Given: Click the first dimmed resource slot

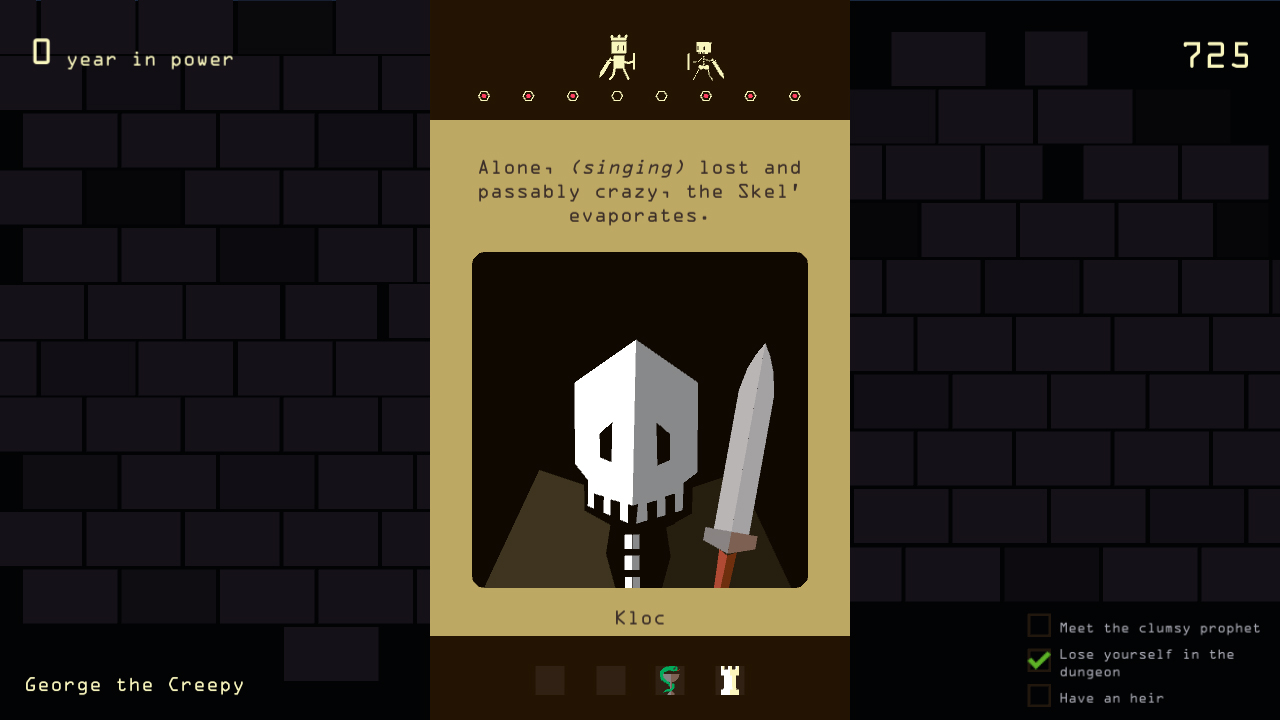Looking at the screenshot, I should pos(551,680).
